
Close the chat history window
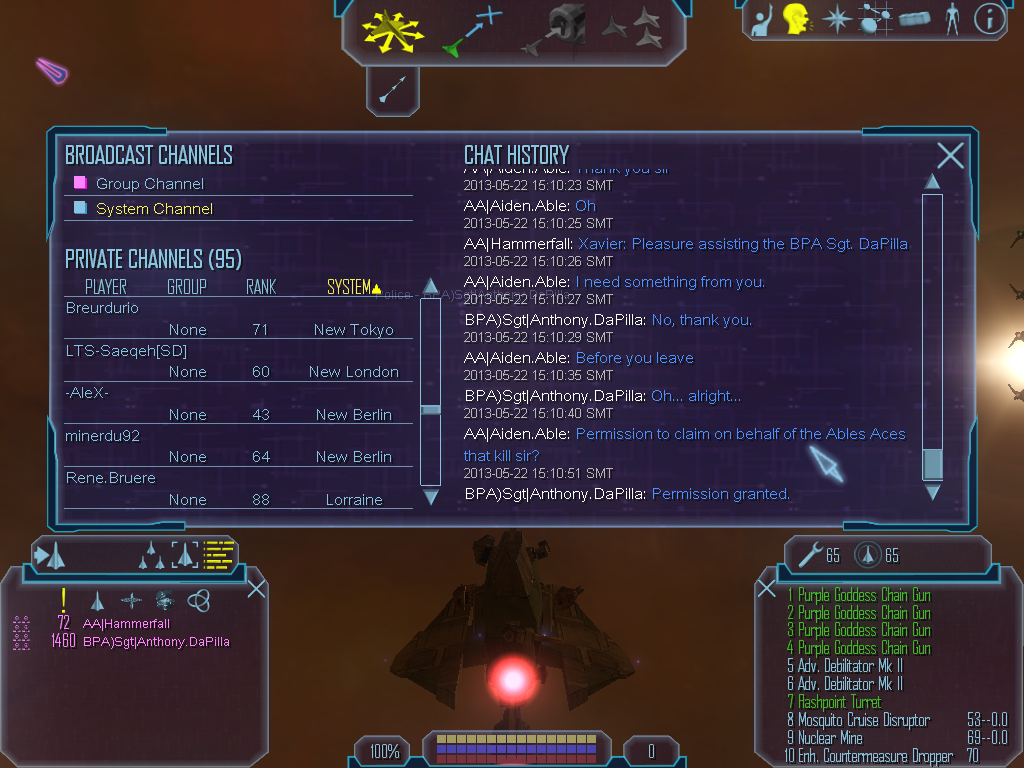click(950, 155)
